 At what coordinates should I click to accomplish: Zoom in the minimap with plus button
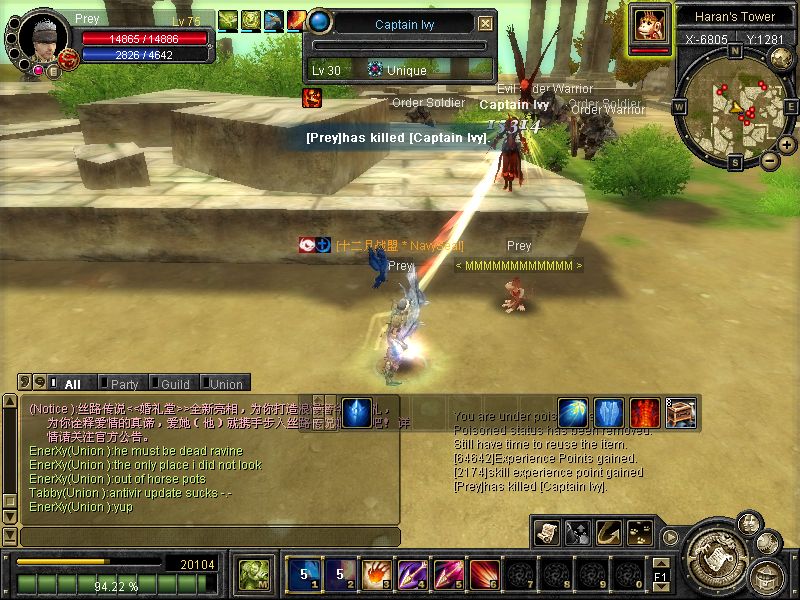coord(787,144)
